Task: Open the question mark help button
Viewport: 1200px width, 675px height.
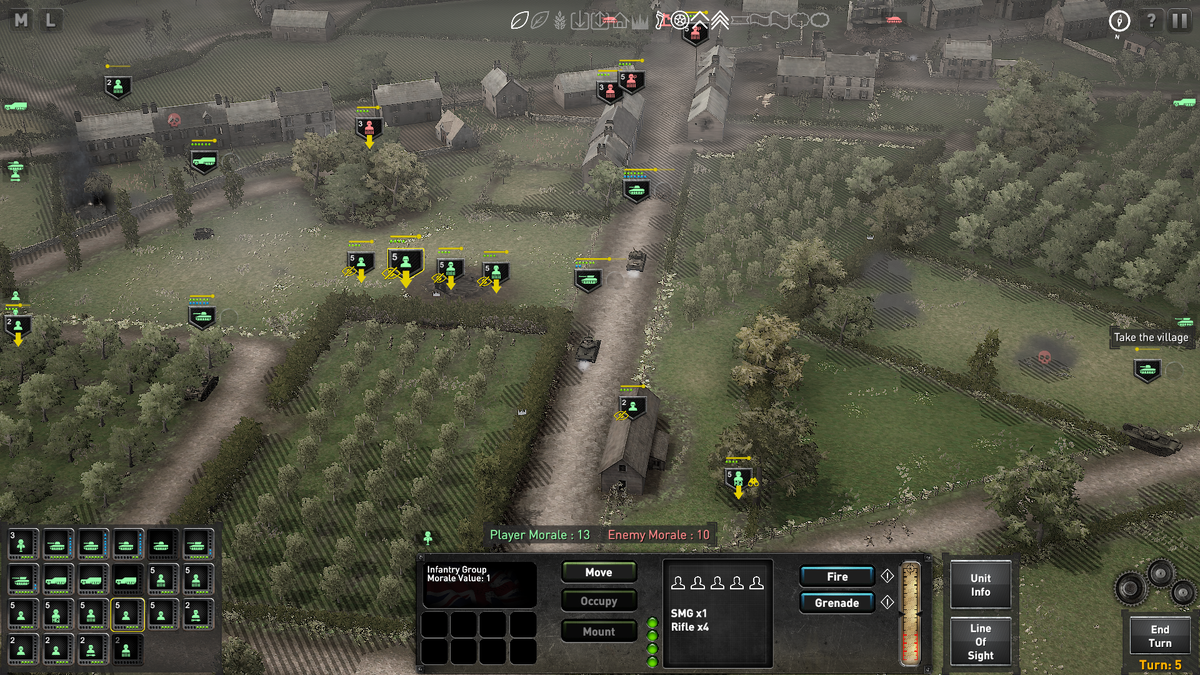Action: [x=1151, y=21]
